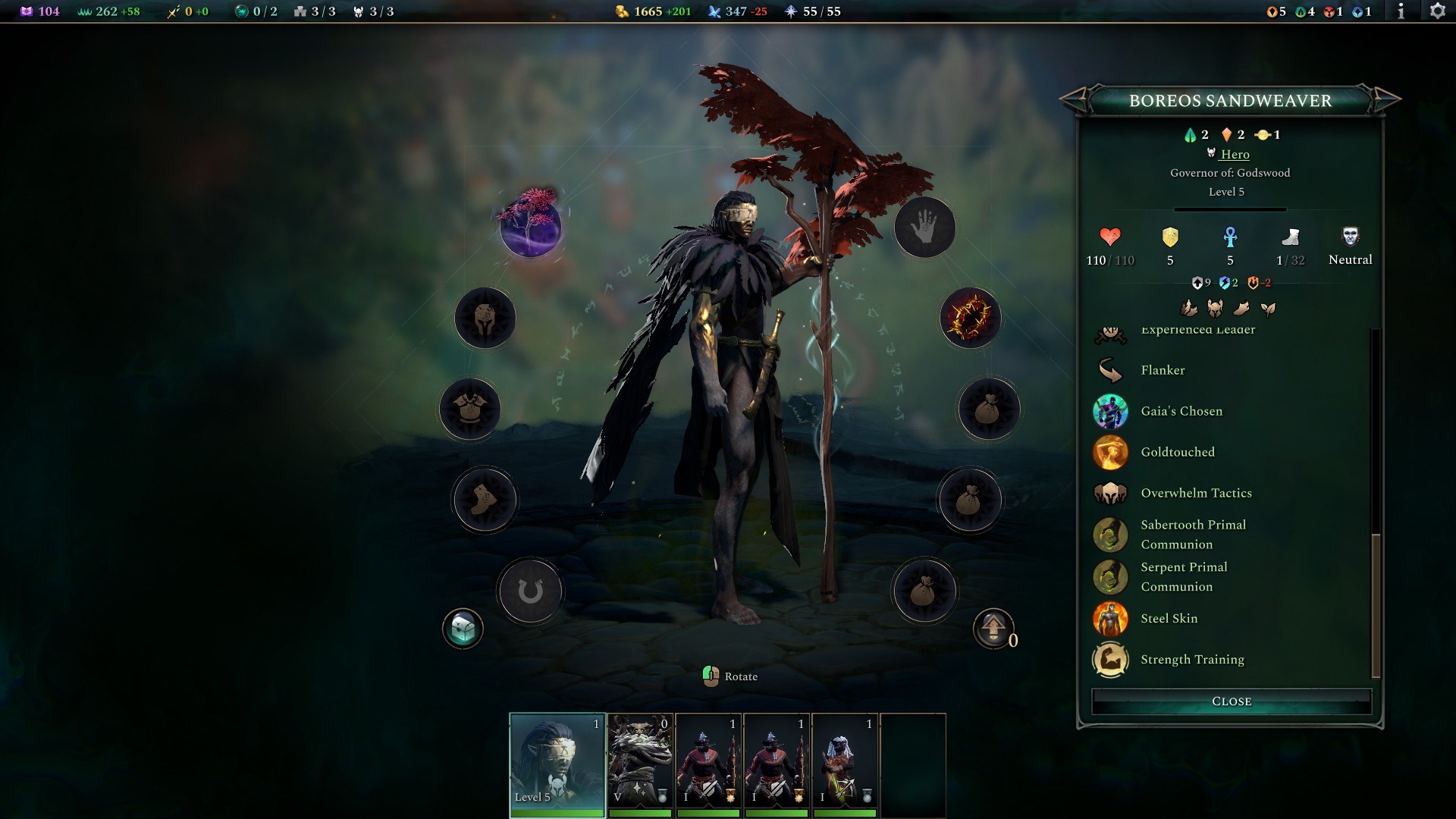Select the Gaia's Chosen trait
Screen dimensions: 1456x819
(x=1181, y=411)
